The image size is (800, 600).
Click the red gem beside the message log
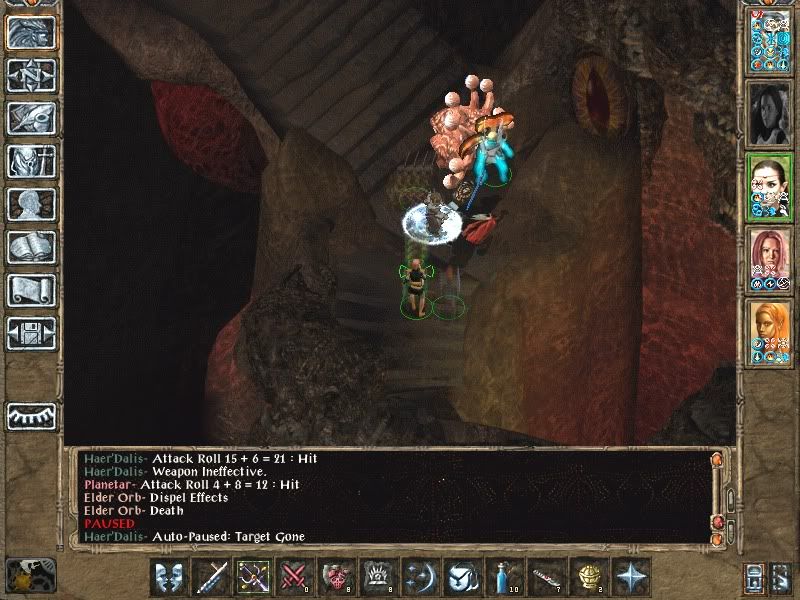click(716, 522)
